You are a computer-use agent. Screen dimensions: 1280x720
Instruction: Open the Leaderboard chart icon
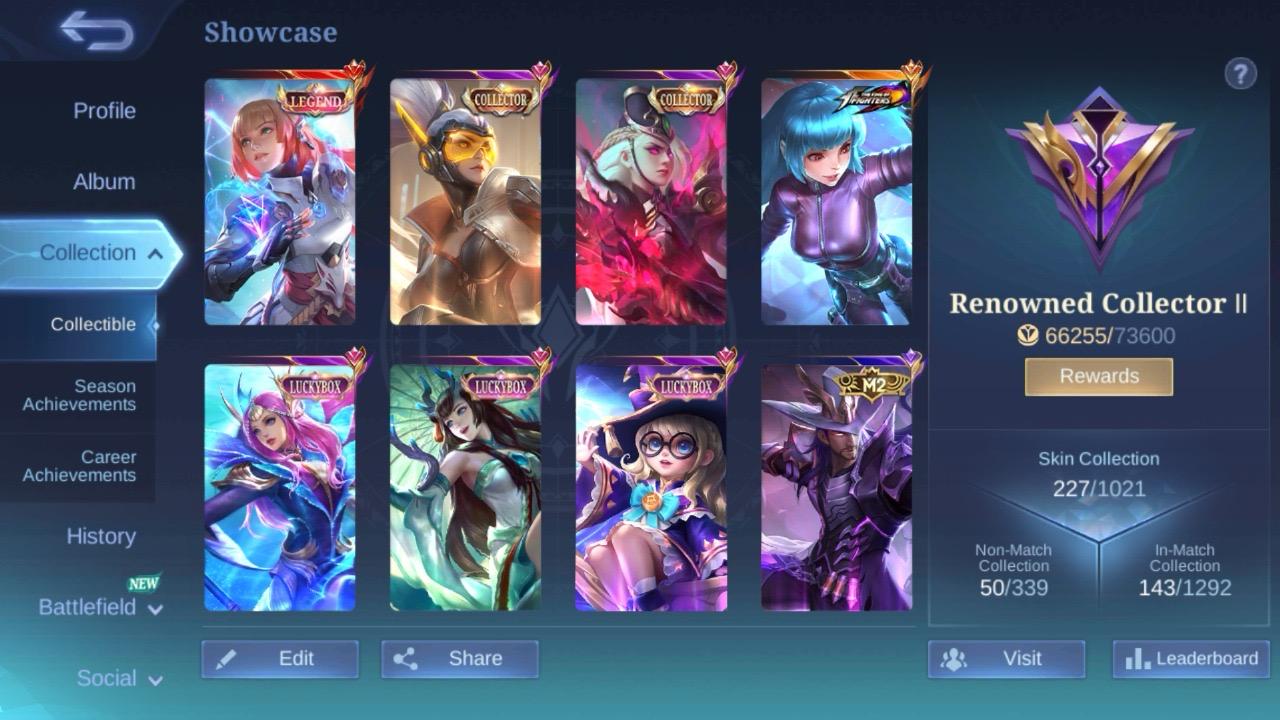[x=1135, y=660]
